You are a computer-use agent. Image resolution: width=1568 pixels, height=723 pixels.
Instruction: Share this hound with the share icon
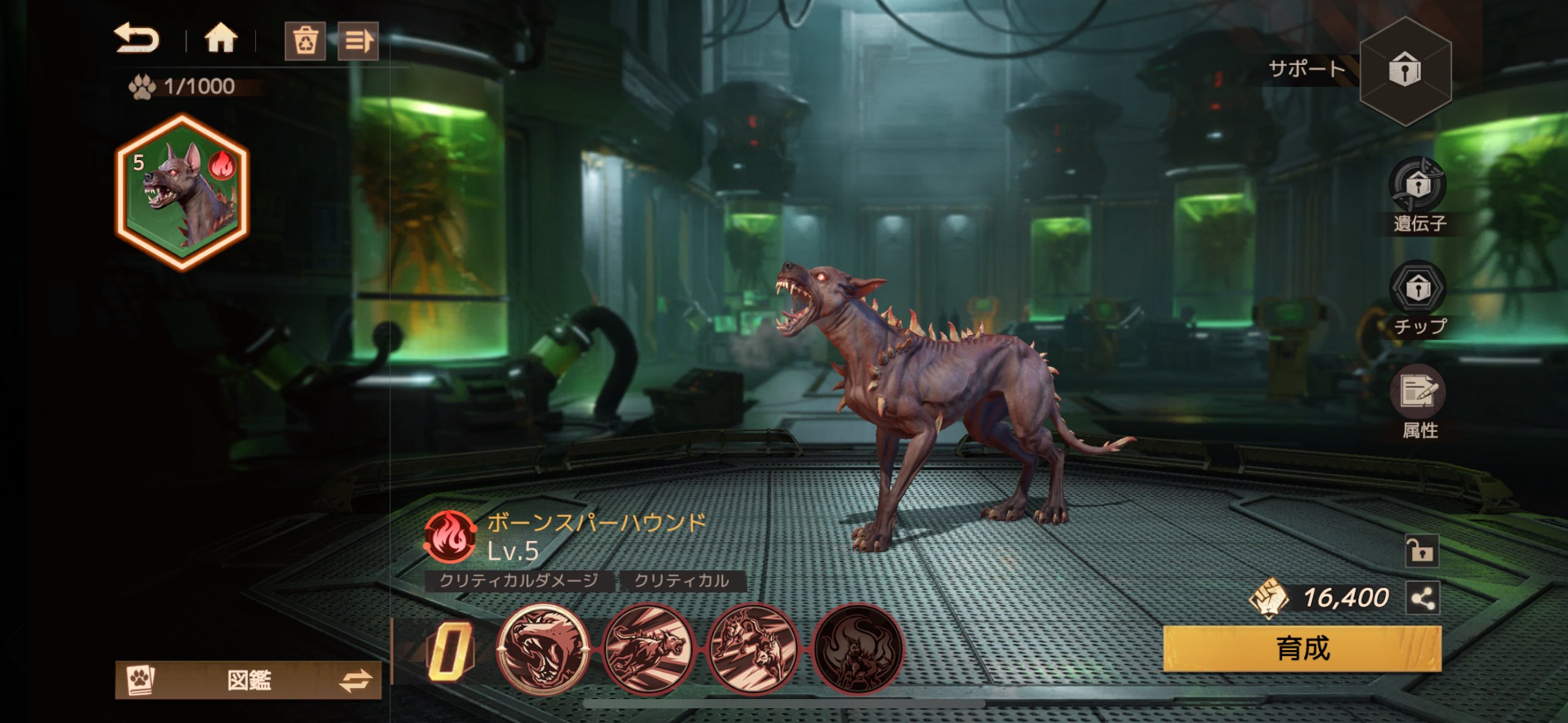[x=1423, y=598]
